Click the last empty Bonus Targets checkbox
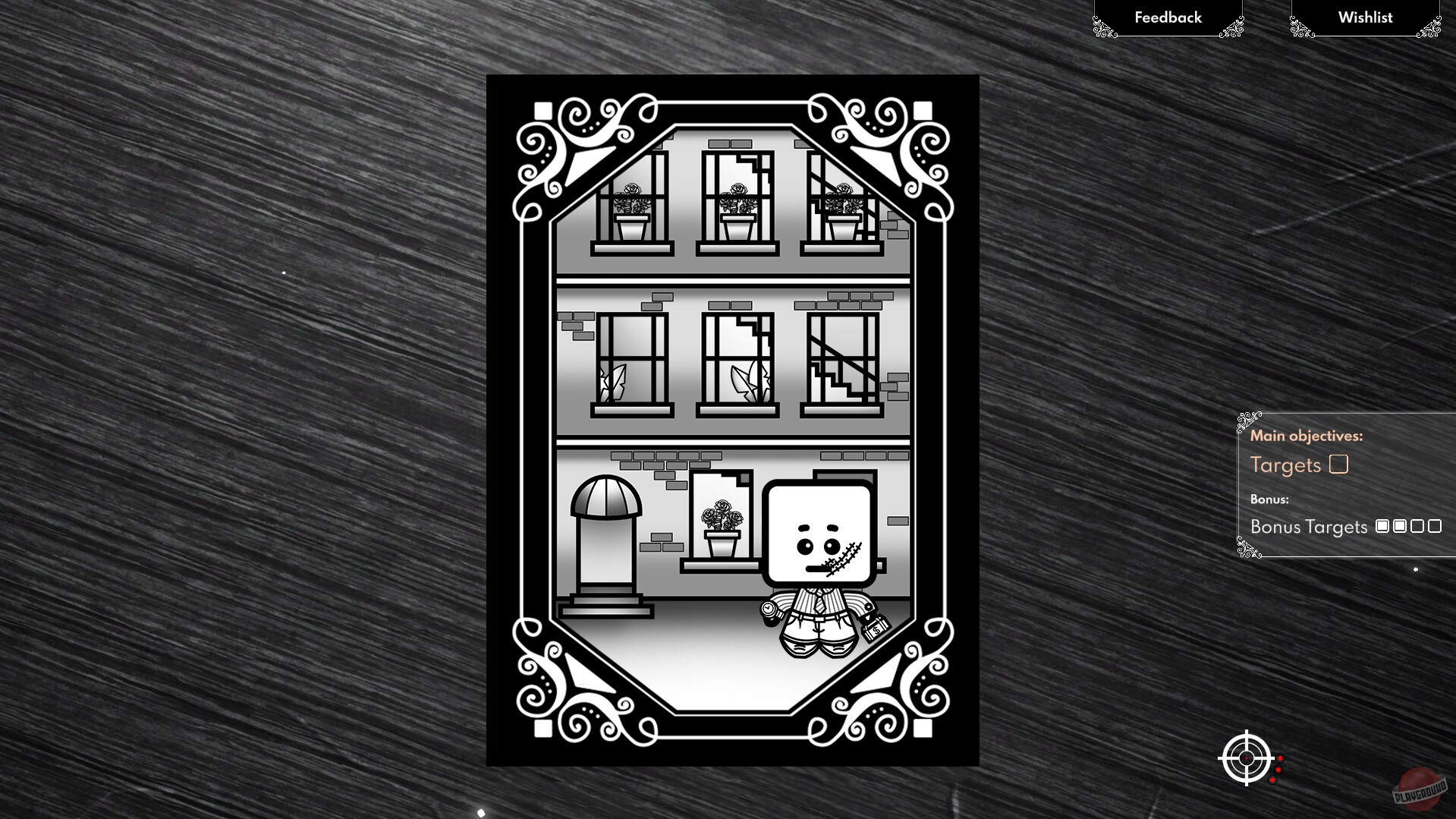Viewport: 1456px width, 819px height. [x=1436, y=526]
